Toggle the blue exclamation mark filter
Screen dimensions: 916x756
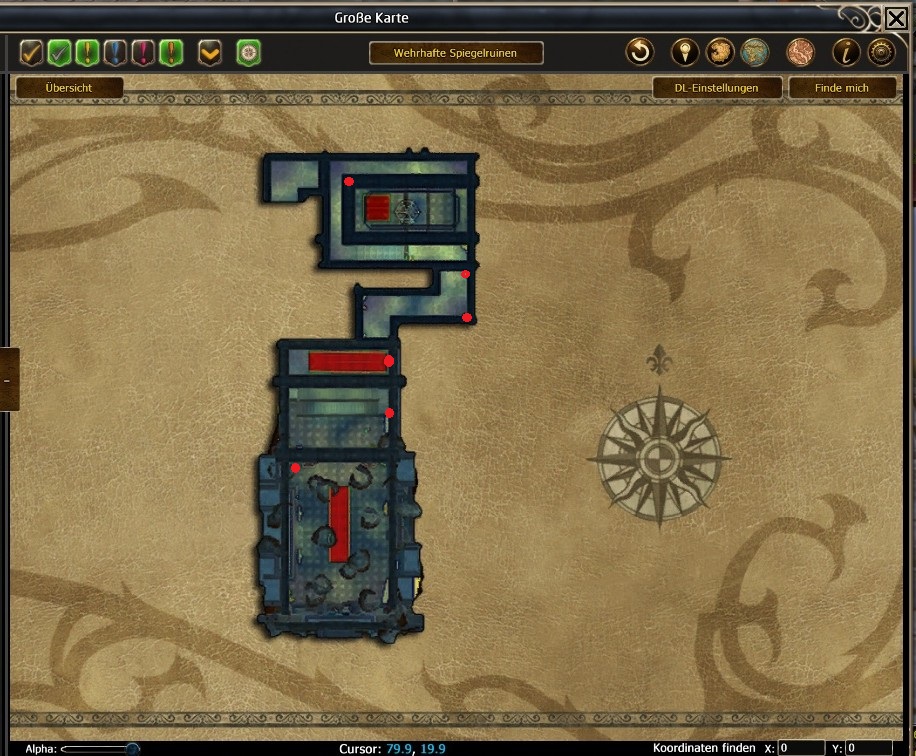pyautogui.click(x=116, y=52)
